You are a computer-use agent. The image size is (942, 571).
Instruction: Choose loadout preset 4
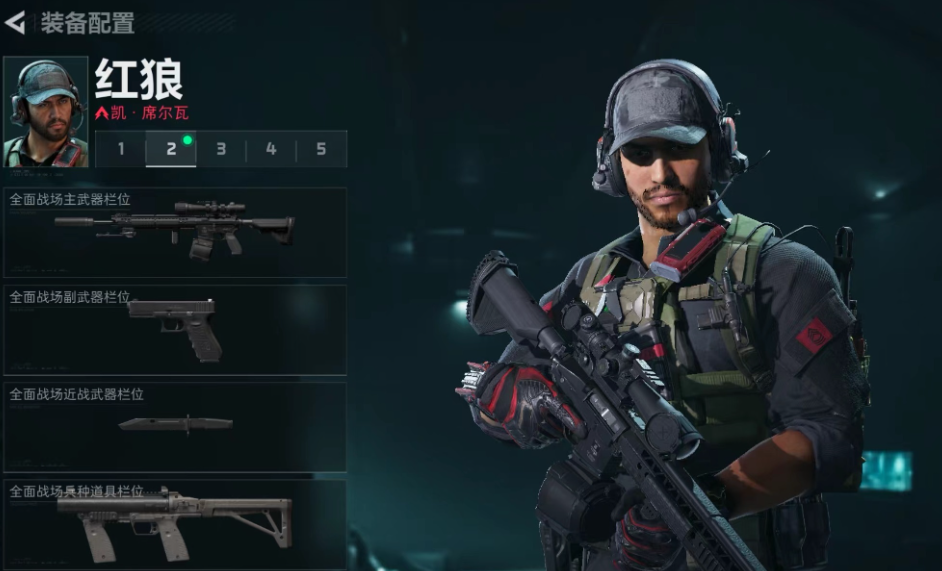271,149
